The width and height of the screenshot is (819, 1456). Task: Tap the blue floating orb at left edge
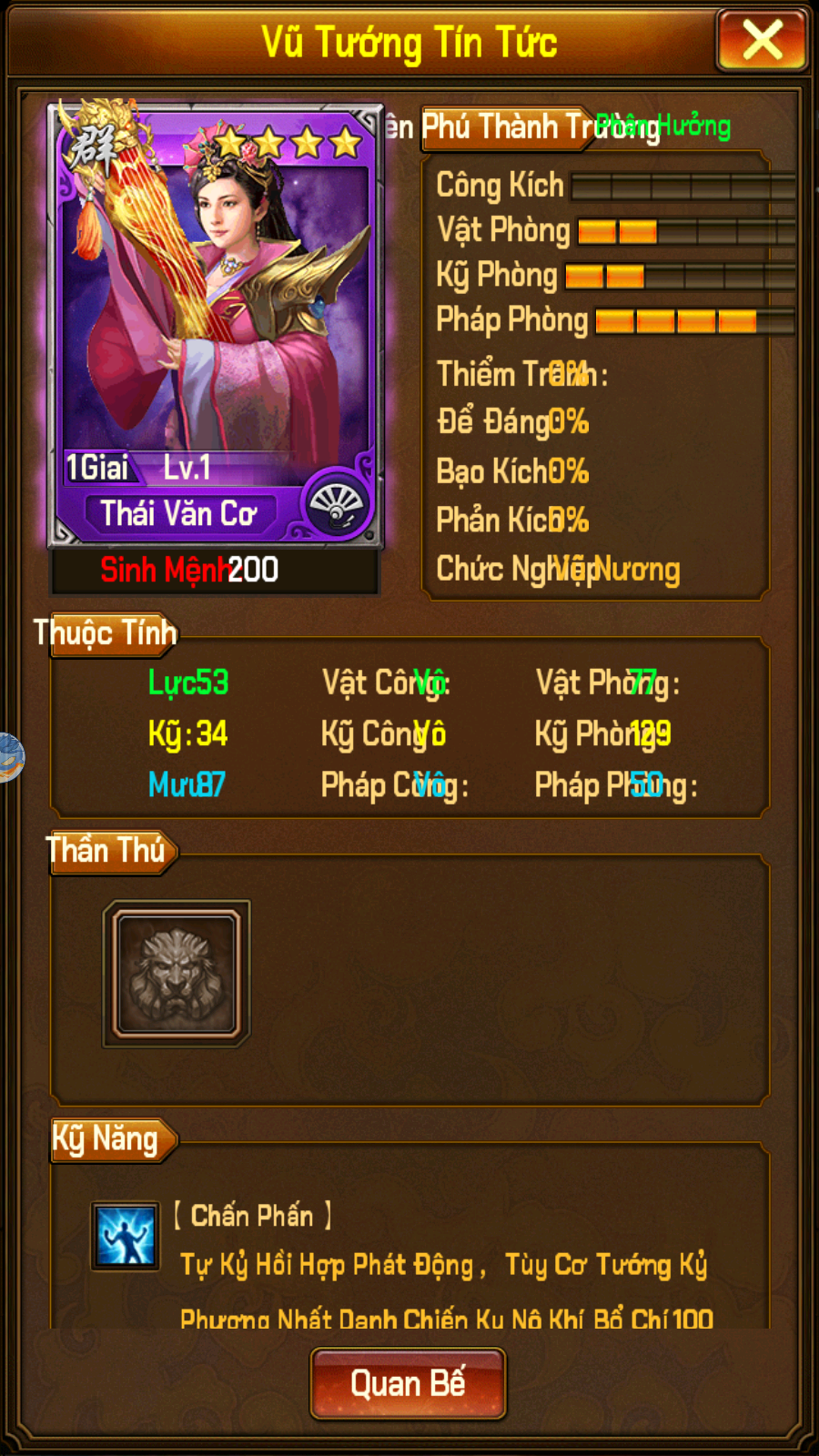pyautogui.click(x=9, y=757)
